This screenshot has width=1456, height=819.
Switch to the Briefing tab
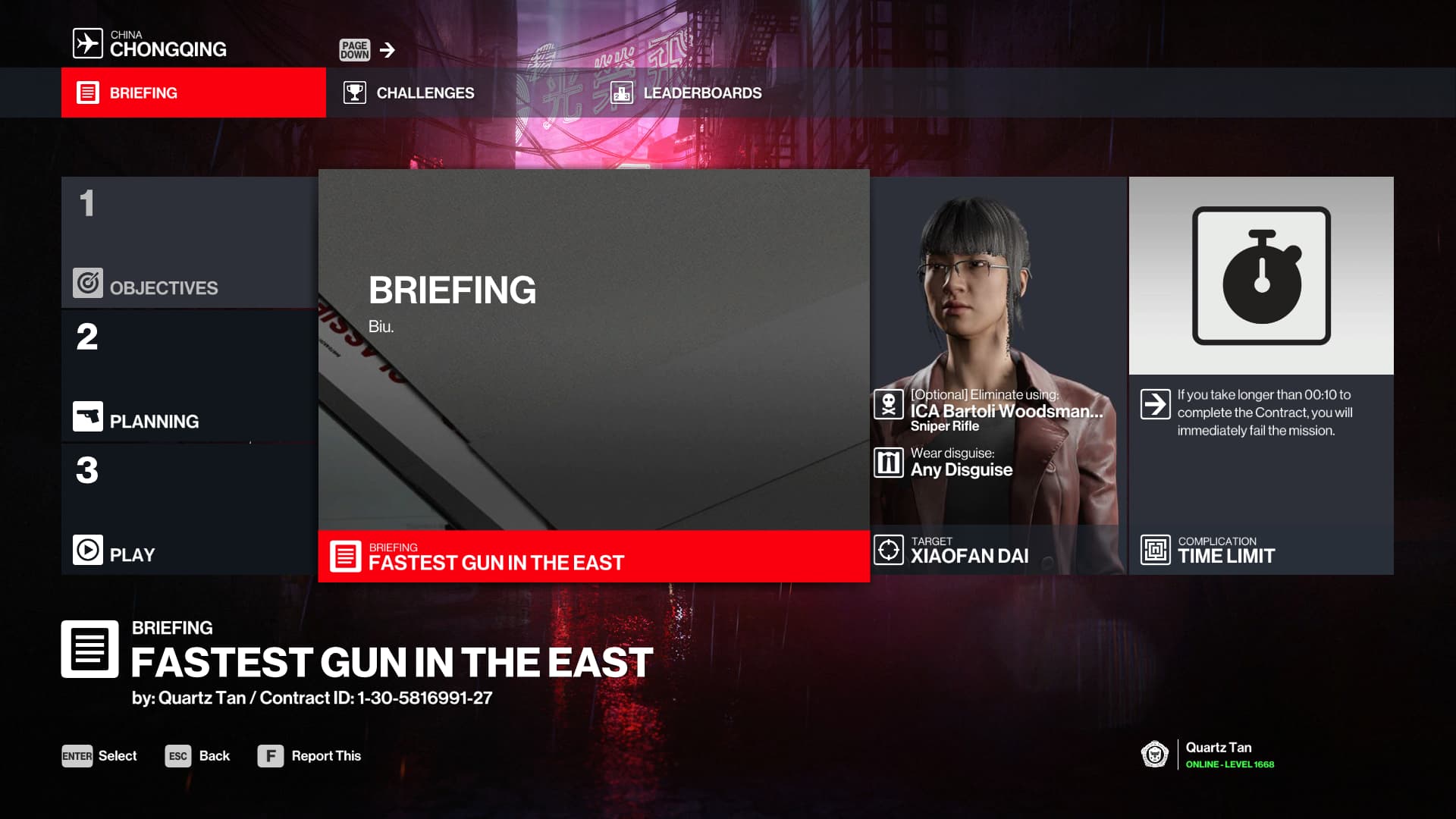193,93
